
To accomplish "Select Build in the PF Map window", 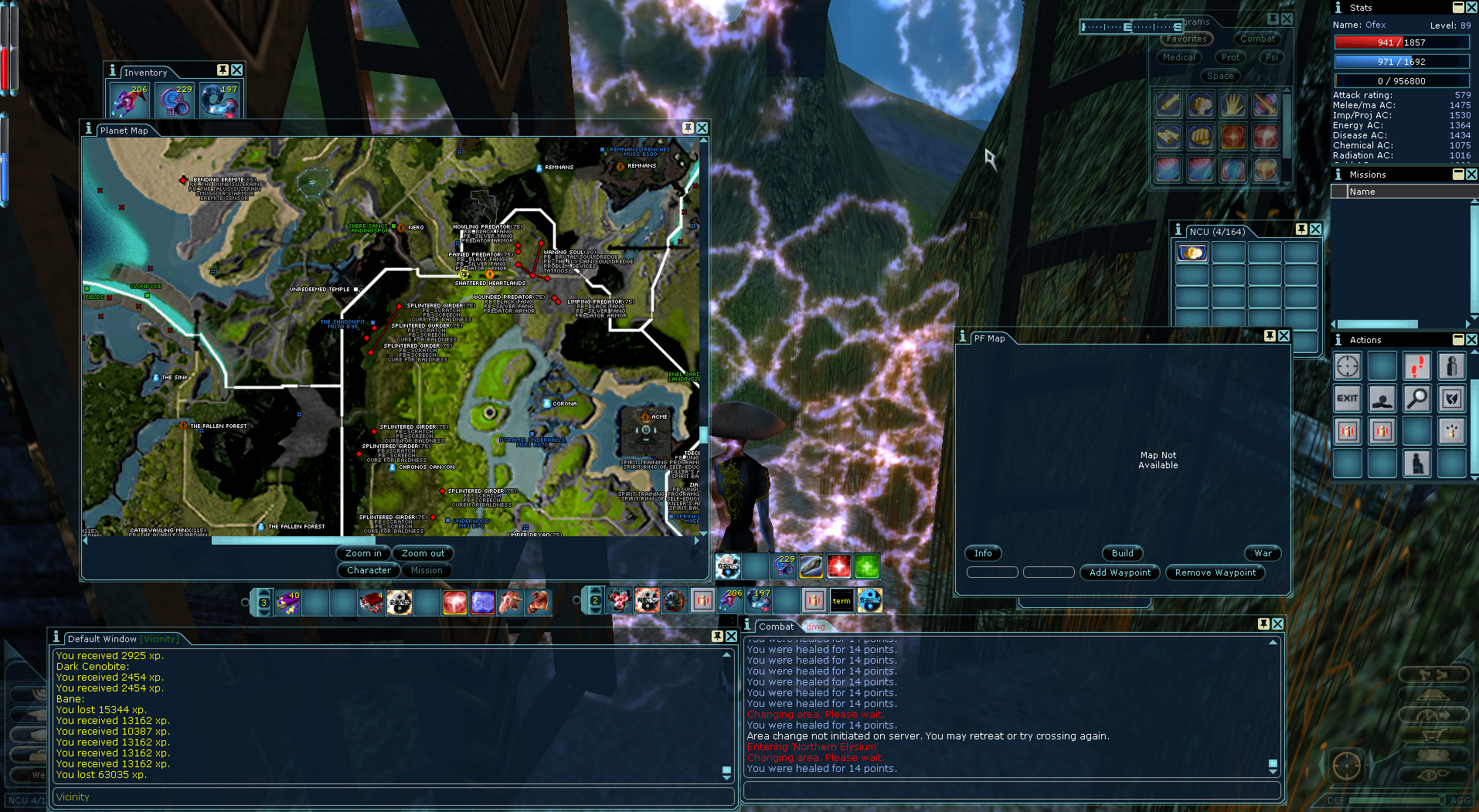I will click(x=1122, y=553).
